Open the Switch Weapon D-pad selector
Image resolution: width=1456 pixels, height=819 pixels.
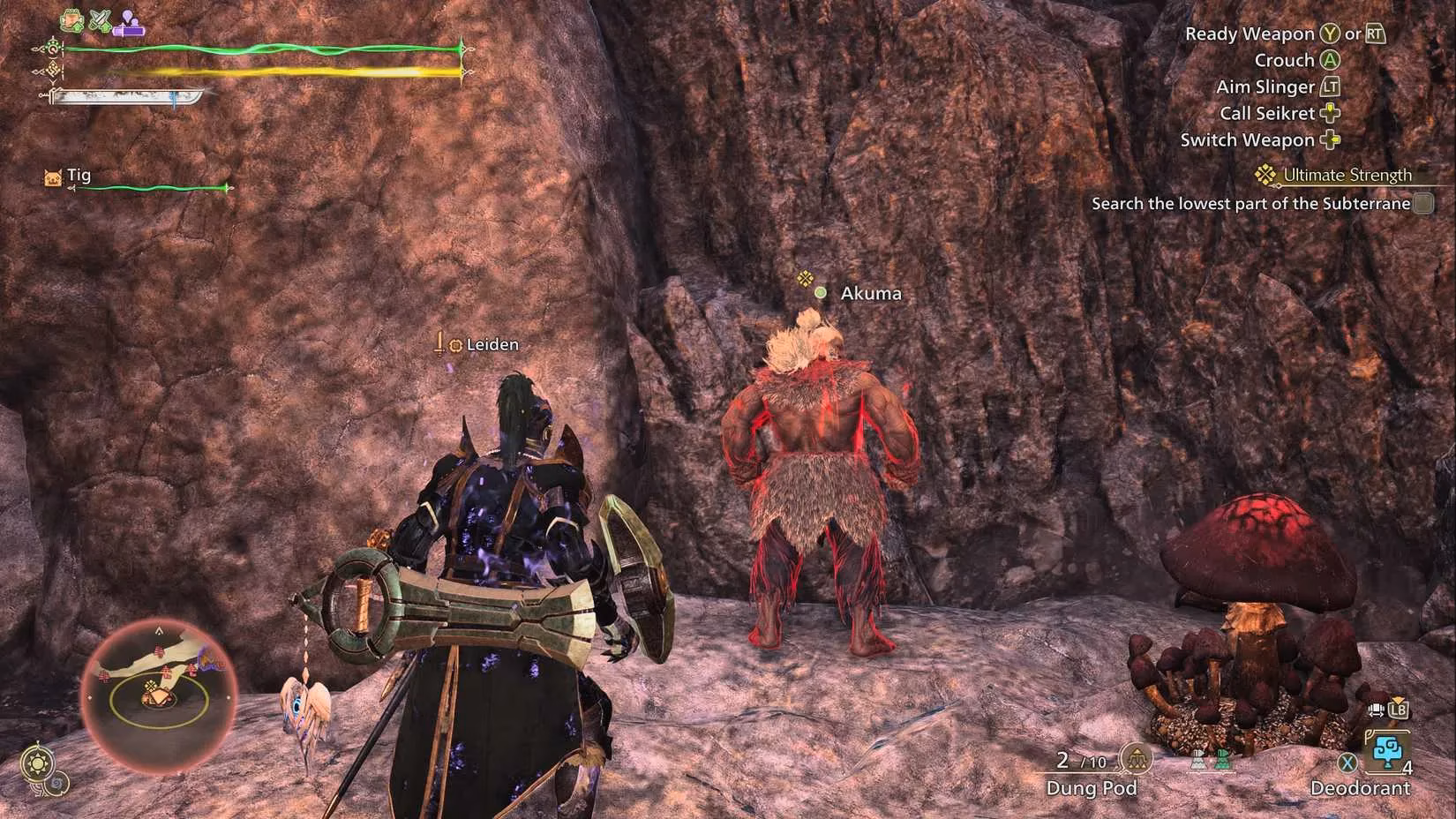click(x=1330, y=139)
